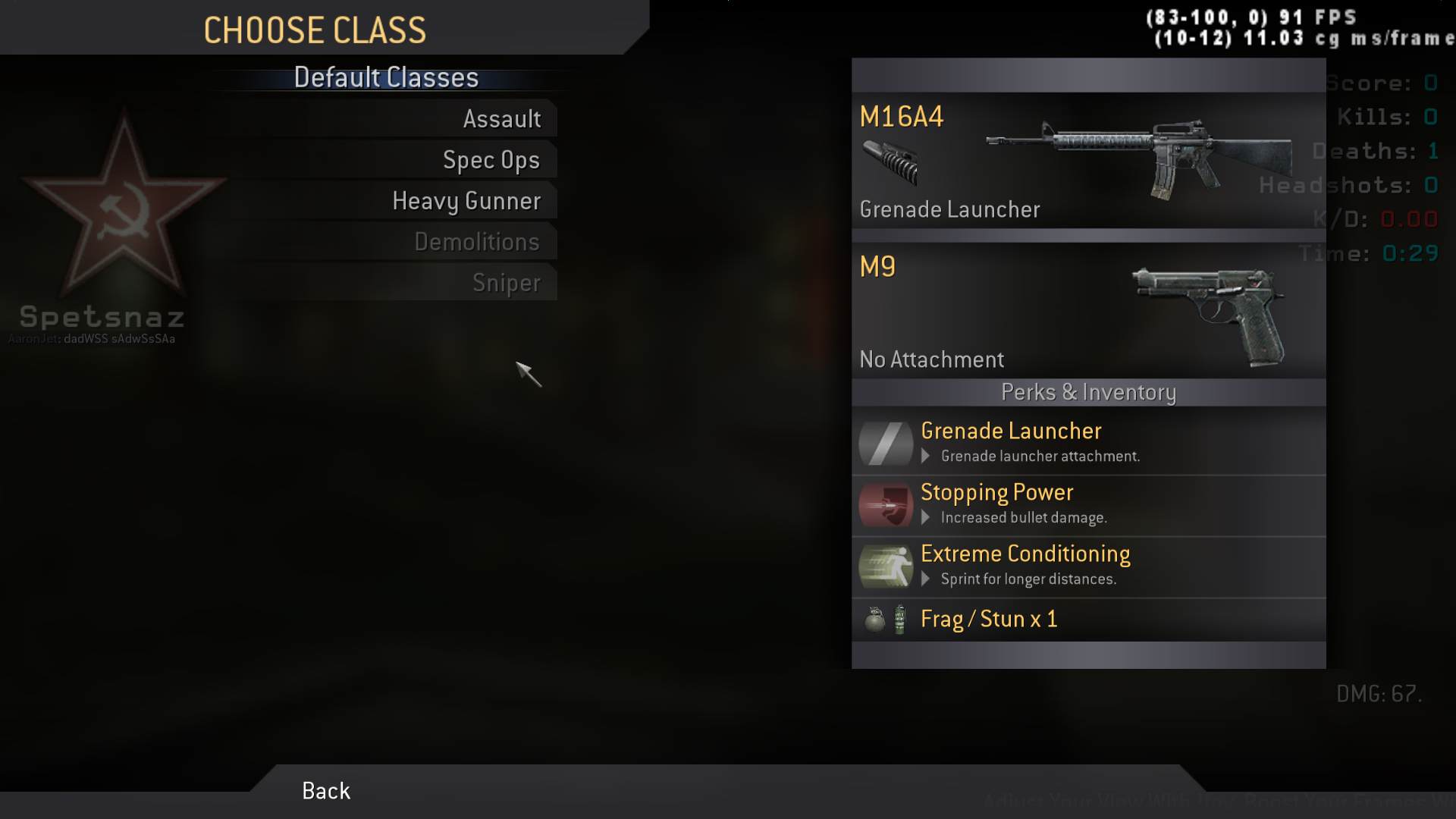
Task: Choose the Sniper class
Action: coord(506,283)
